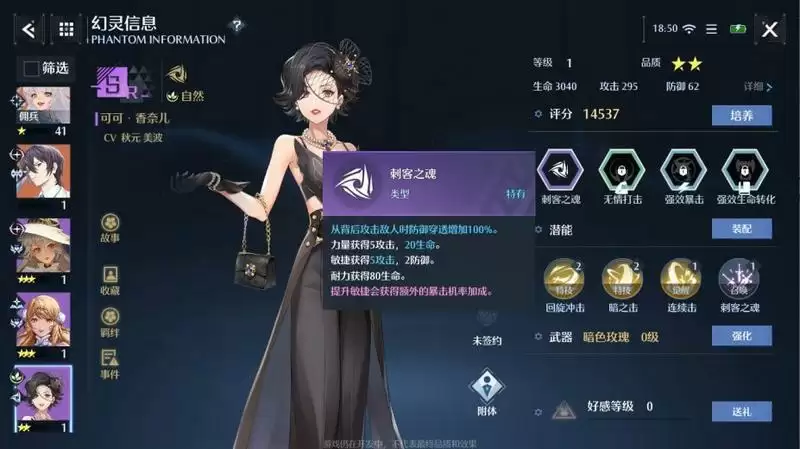
Task: Click the 培养 cultivate button
Action: 741,115
